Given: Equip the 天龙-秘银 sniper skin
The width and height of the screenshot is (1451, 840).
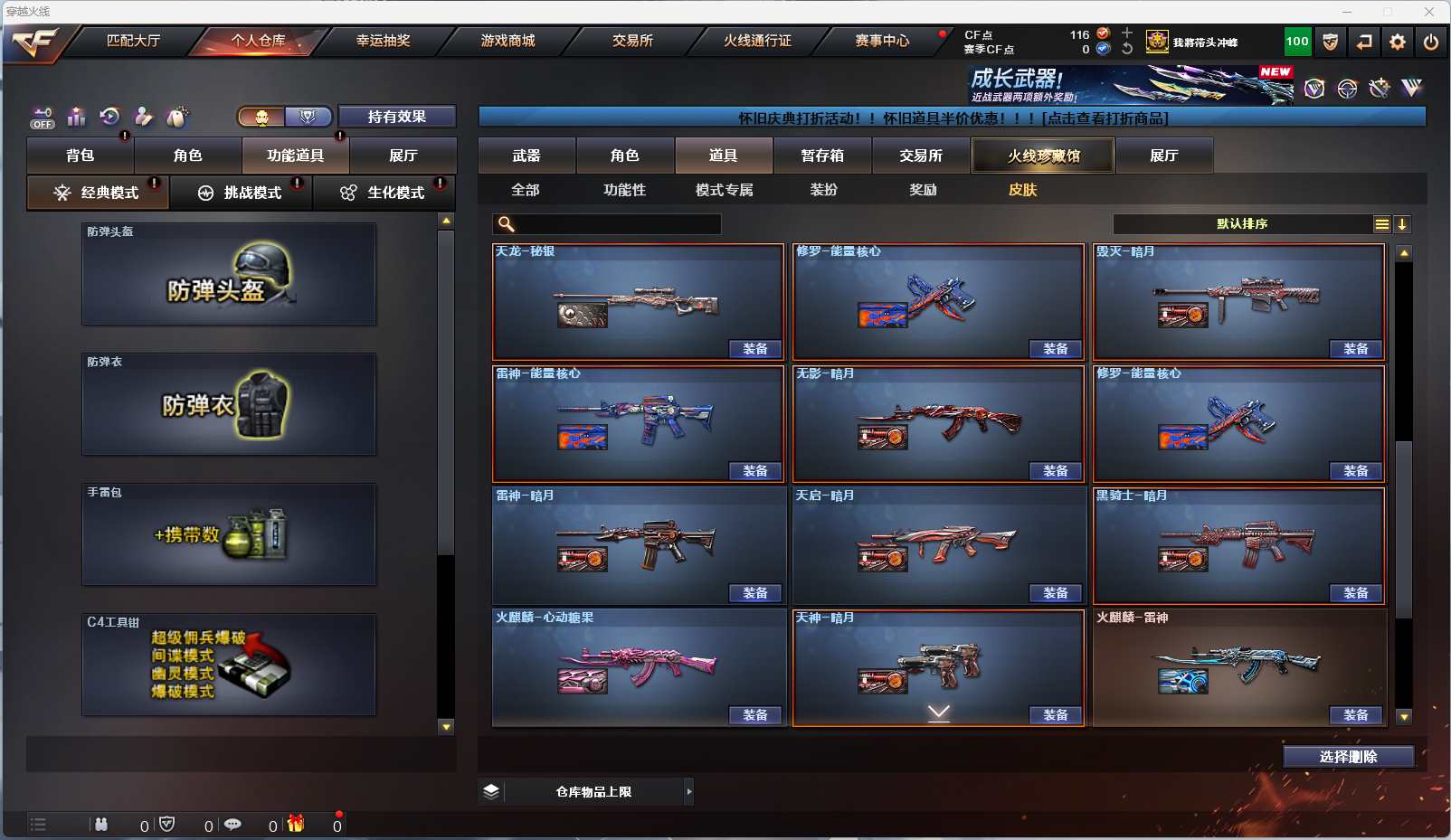Looking at the screenshot, I should (754, 349).
